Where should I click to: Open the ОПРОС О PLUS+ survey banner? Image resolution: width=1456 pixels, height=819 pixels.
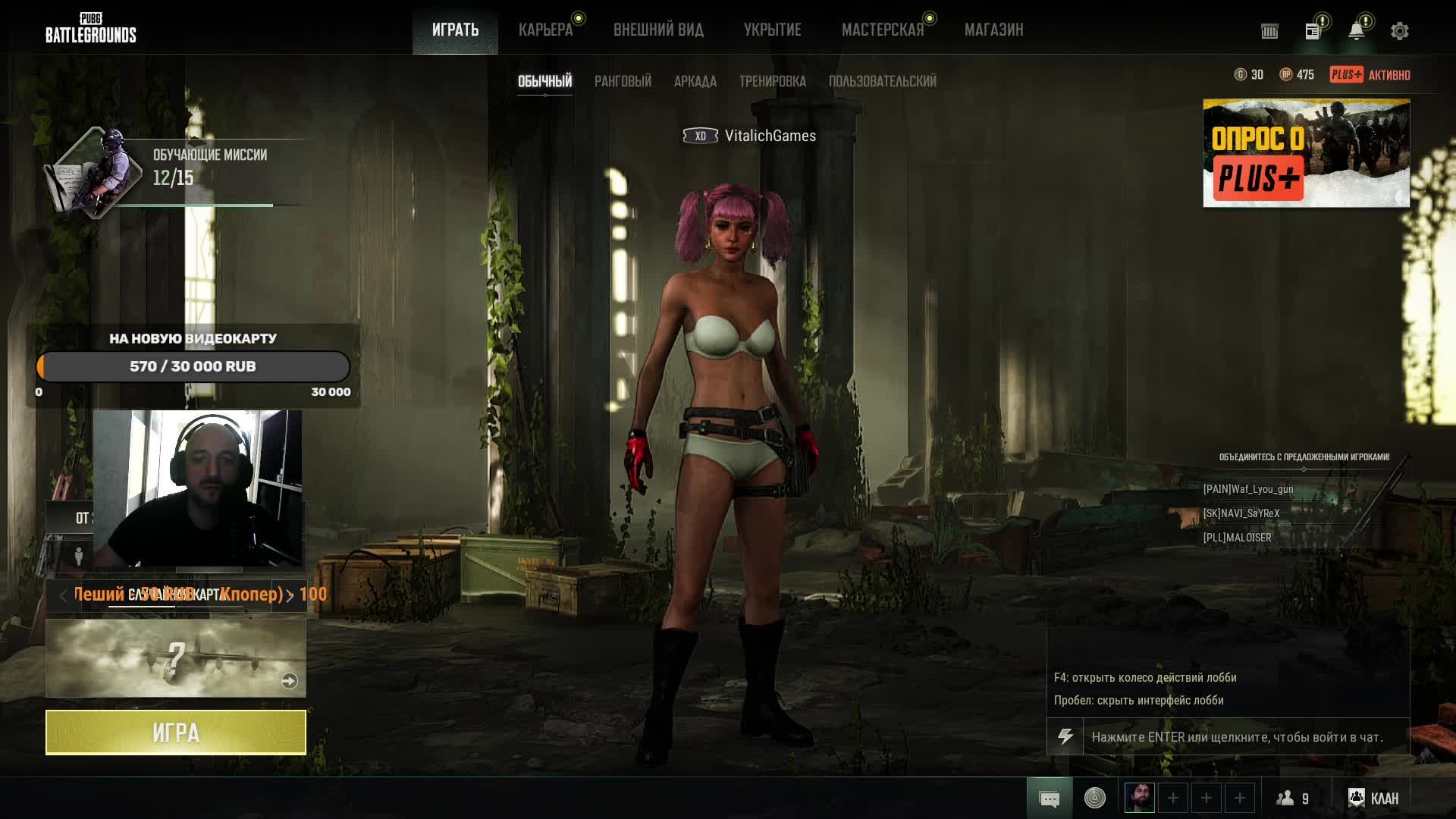point(1306,153)
